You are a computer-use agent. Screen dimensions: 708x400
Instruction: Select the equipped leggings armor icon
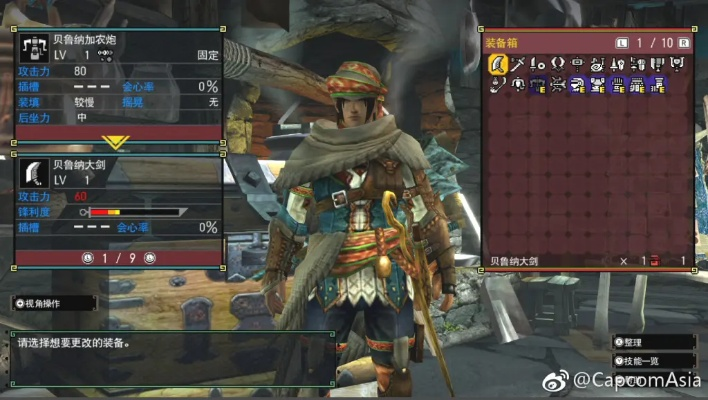pos(659,85)
